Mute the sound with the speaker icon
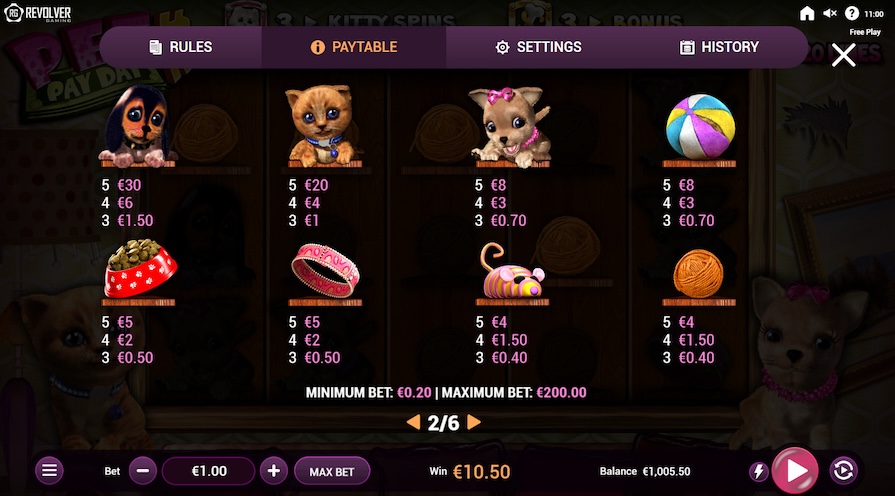This screenshot has height=496, width=895. tap(830, 13)
